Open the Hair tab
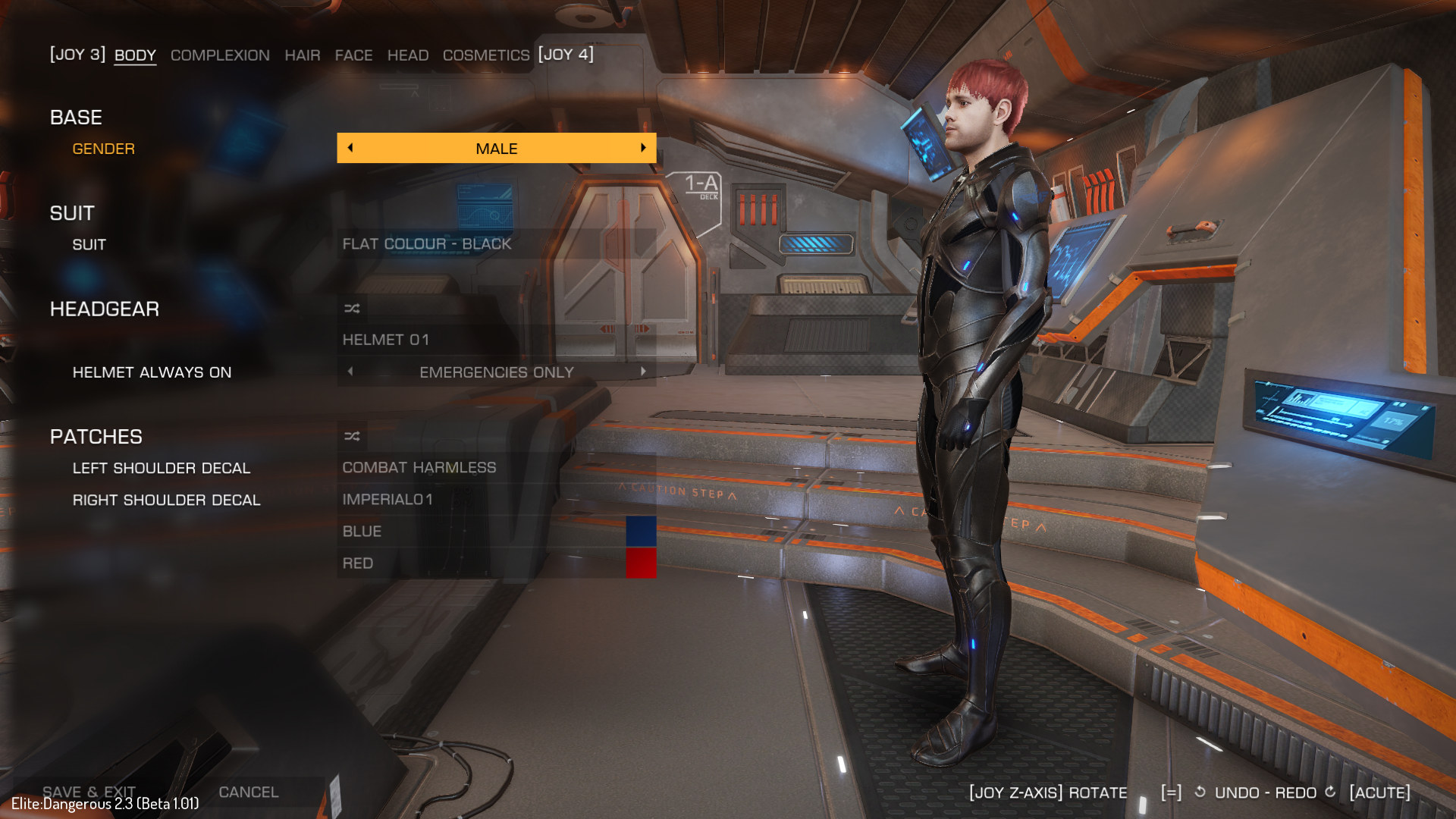Viewport: 1456px width, 819px height. (302, 55)
